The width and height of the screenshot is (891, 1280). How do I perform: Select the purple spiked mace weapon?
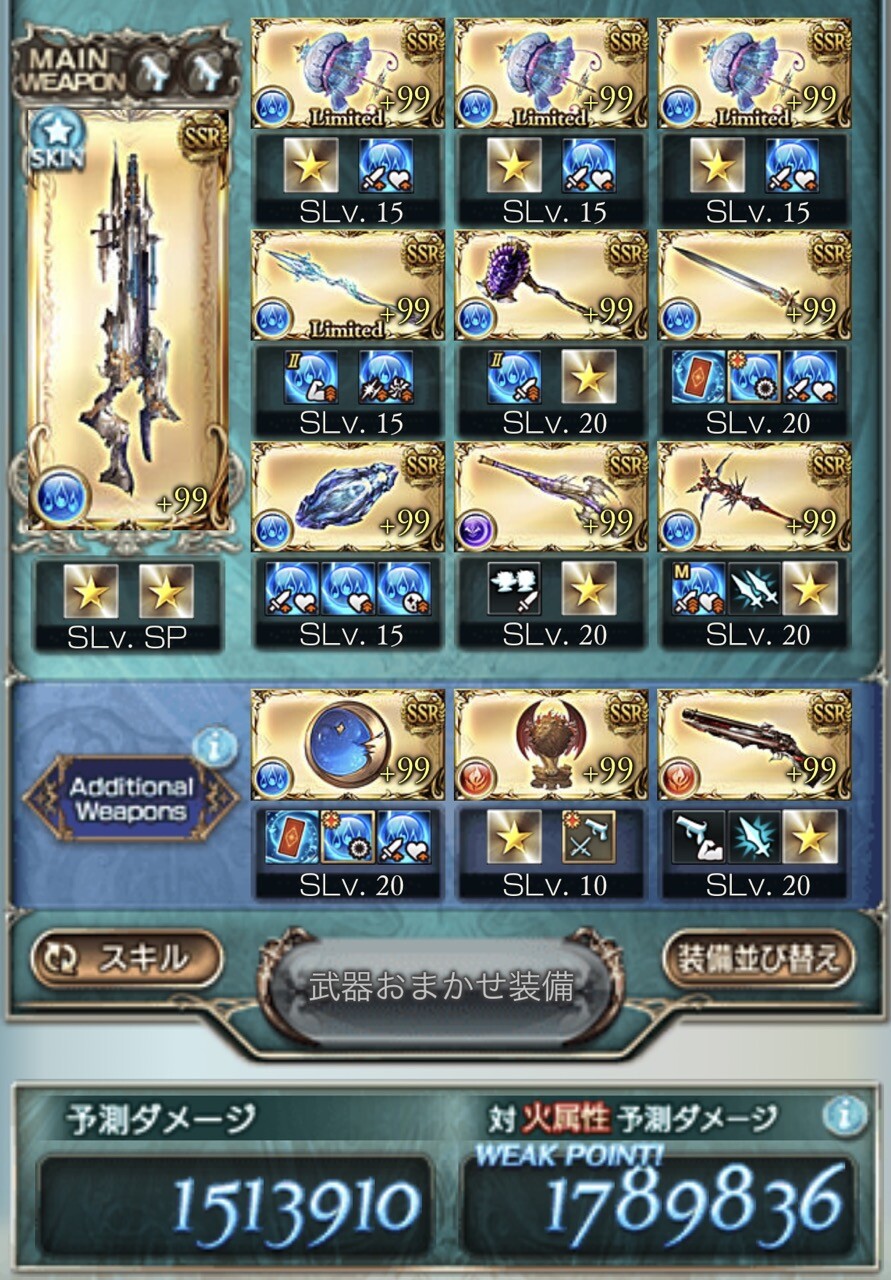tap(551, 287)
